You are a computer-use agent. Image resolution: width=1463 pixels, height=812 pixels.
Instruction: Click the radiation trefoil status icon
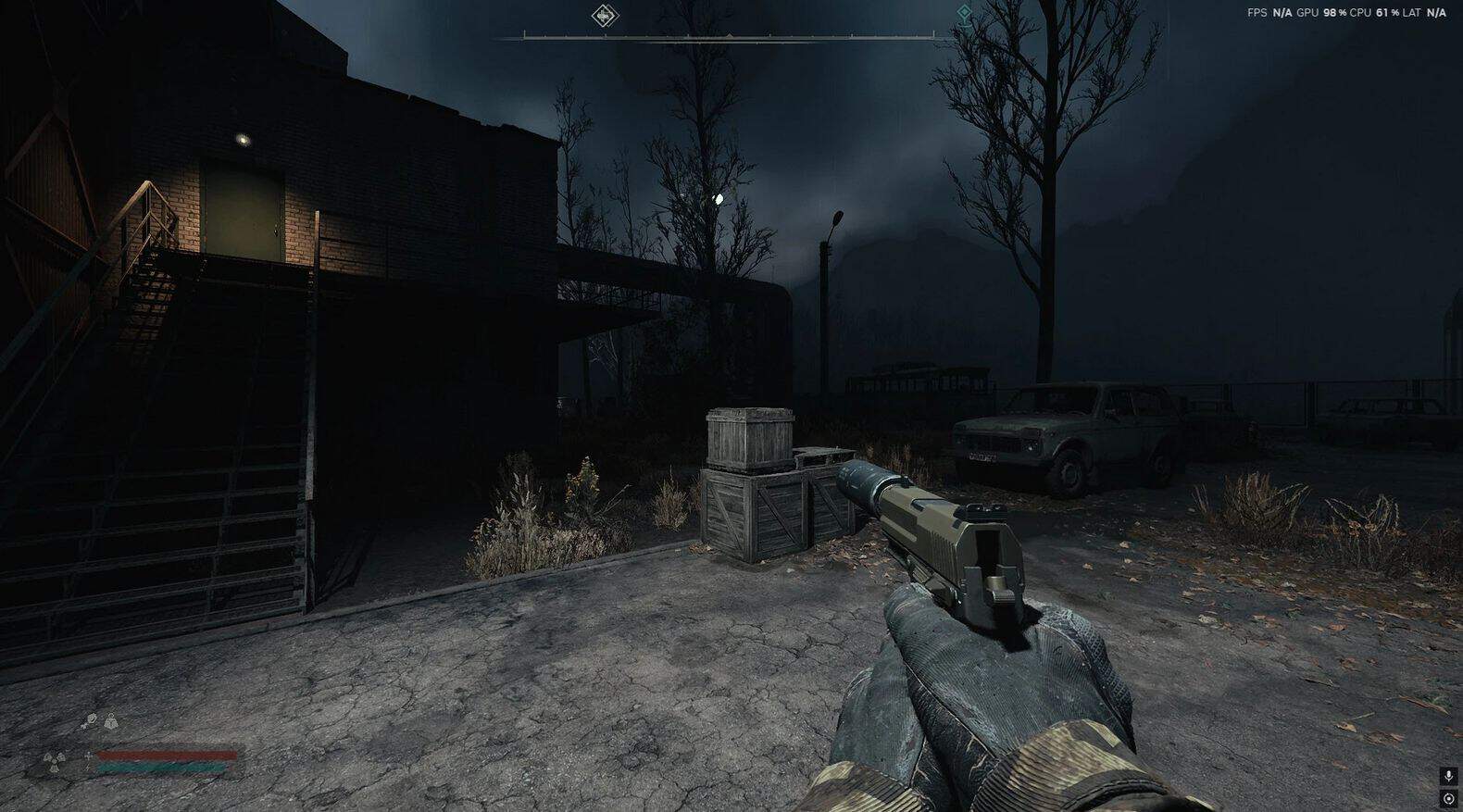[x=52, y=762]
